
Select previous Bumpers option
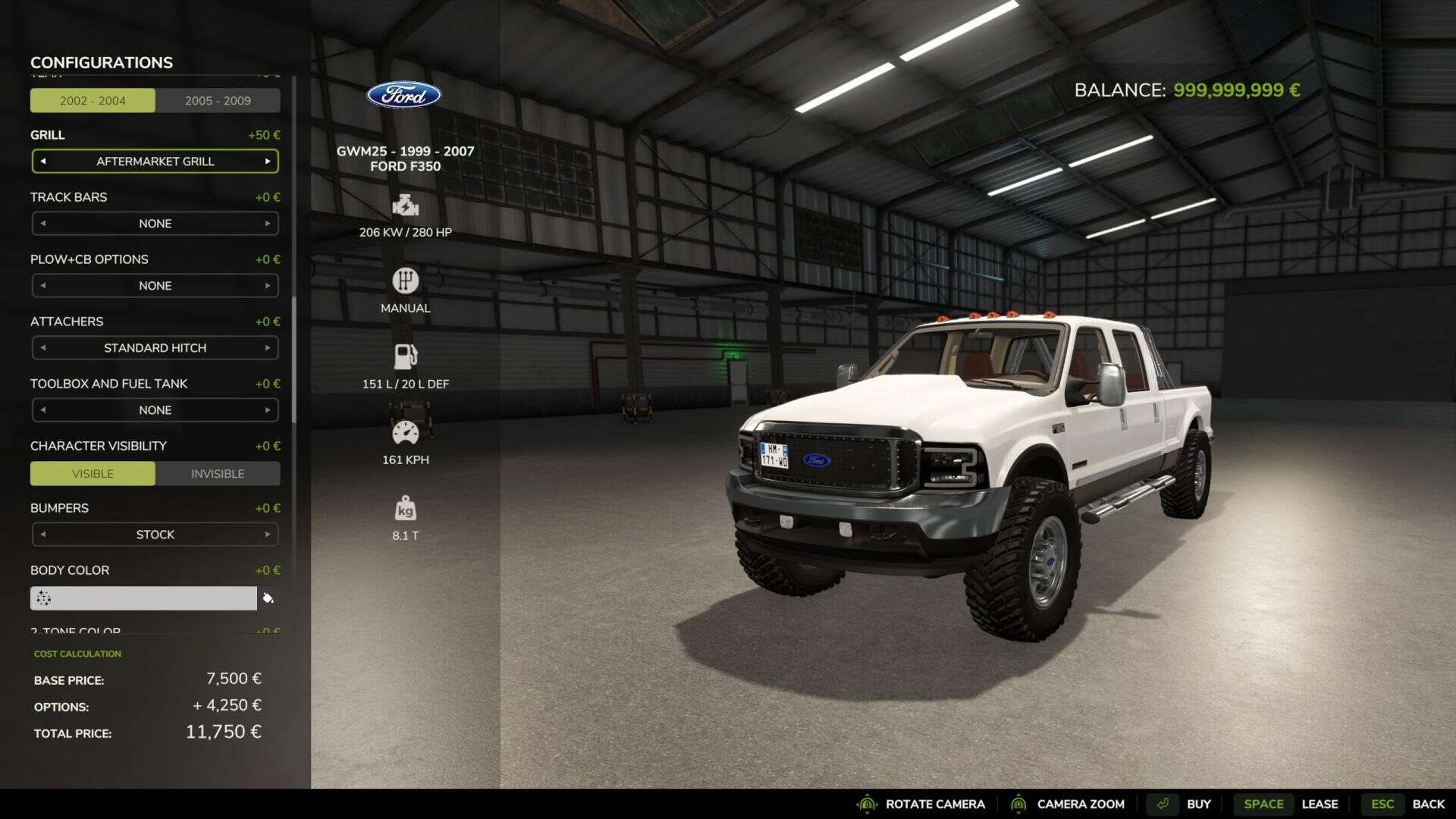43,535
